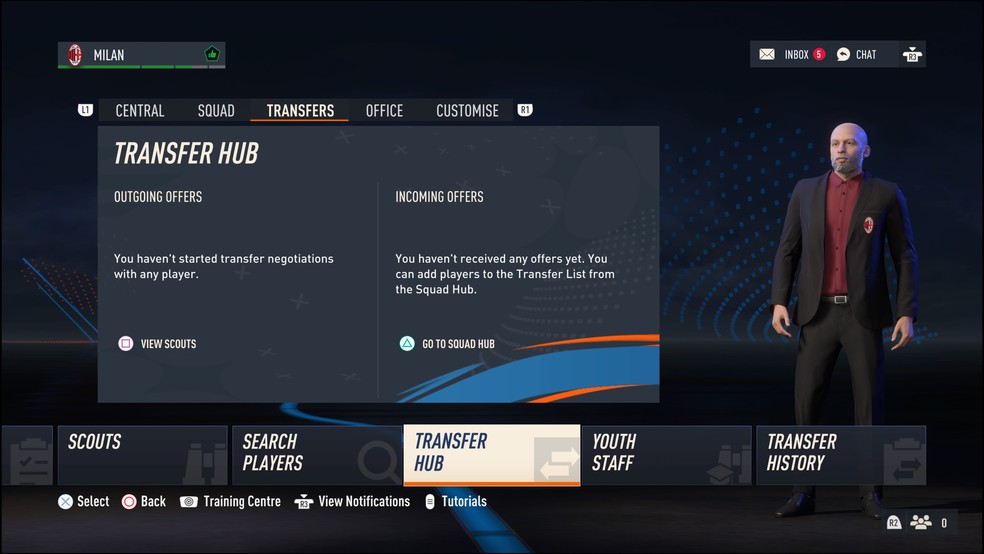Choose the Search Players tile
This screenshot has width=984, height=554.
tap(316, 455)
